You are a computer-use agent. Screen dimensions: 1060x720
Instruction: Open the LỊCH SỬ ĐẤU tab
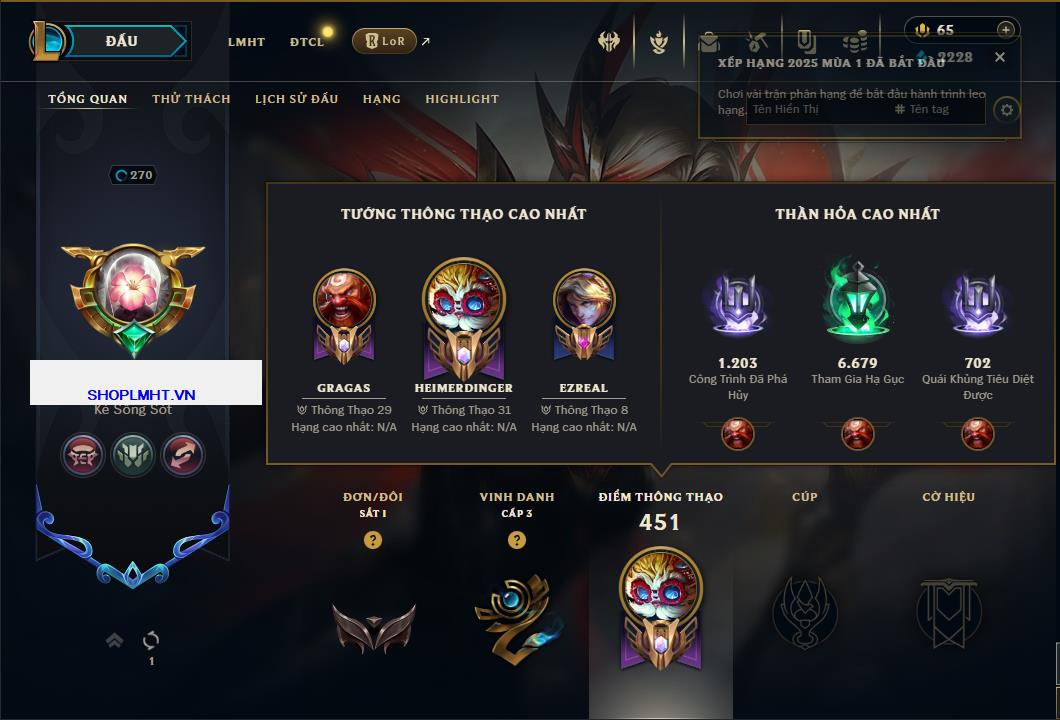click(x=296, y=99)
